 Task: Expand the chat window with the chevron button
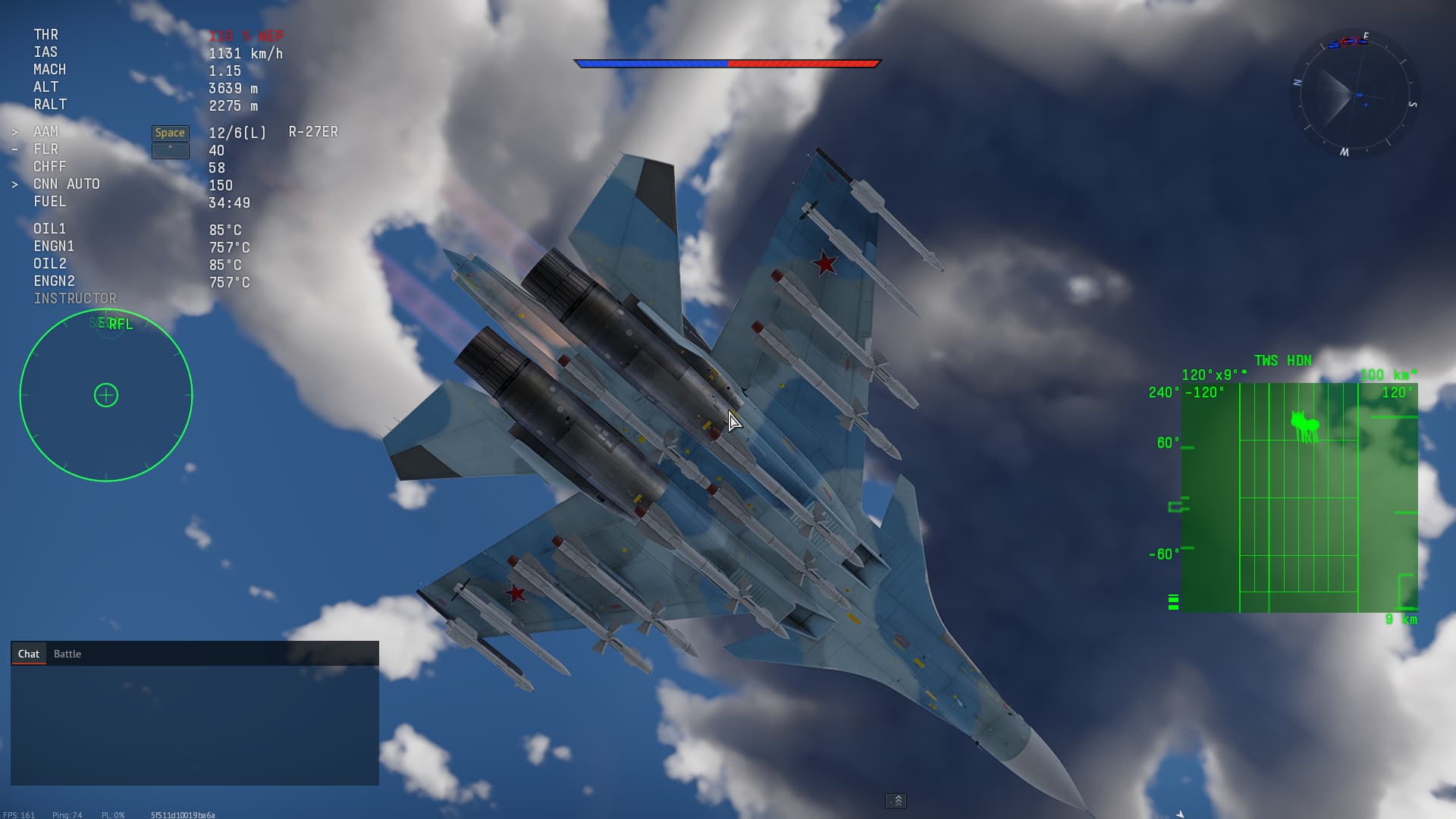pyautogui.click(x=897, y=801)
